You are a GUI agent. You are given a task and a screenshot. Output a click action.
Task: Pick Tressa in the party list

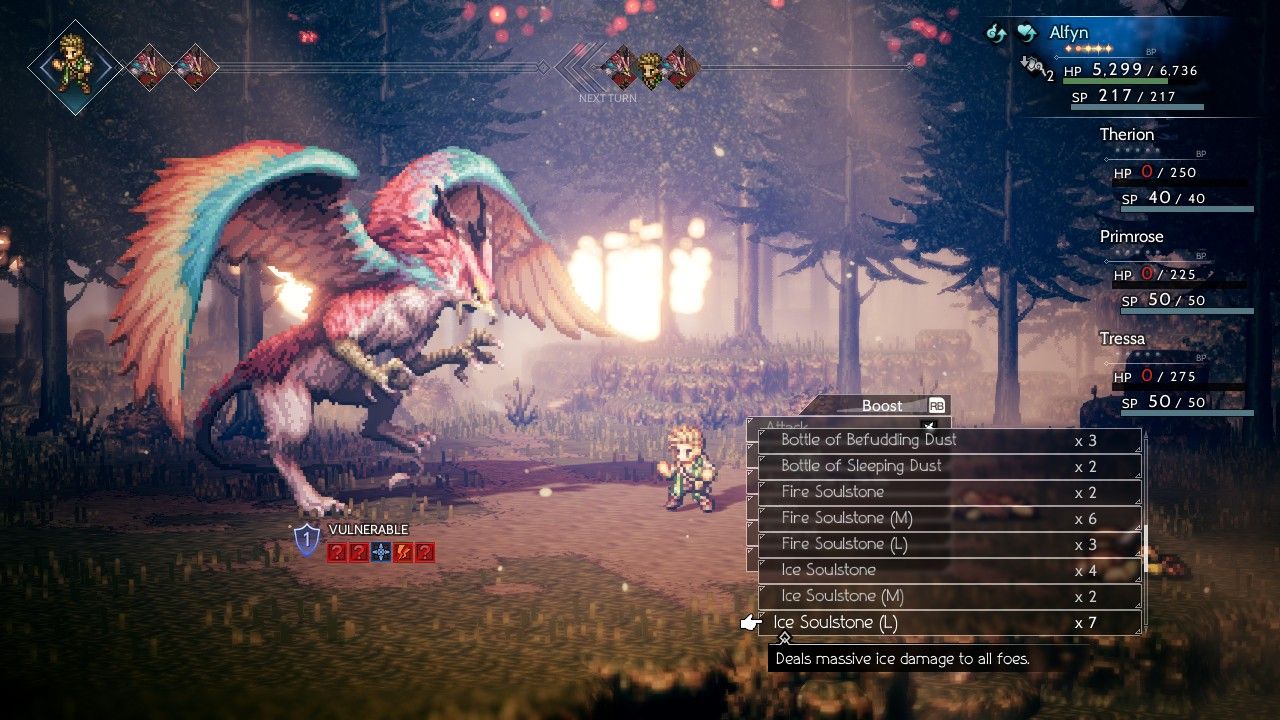coord(1122,339)
